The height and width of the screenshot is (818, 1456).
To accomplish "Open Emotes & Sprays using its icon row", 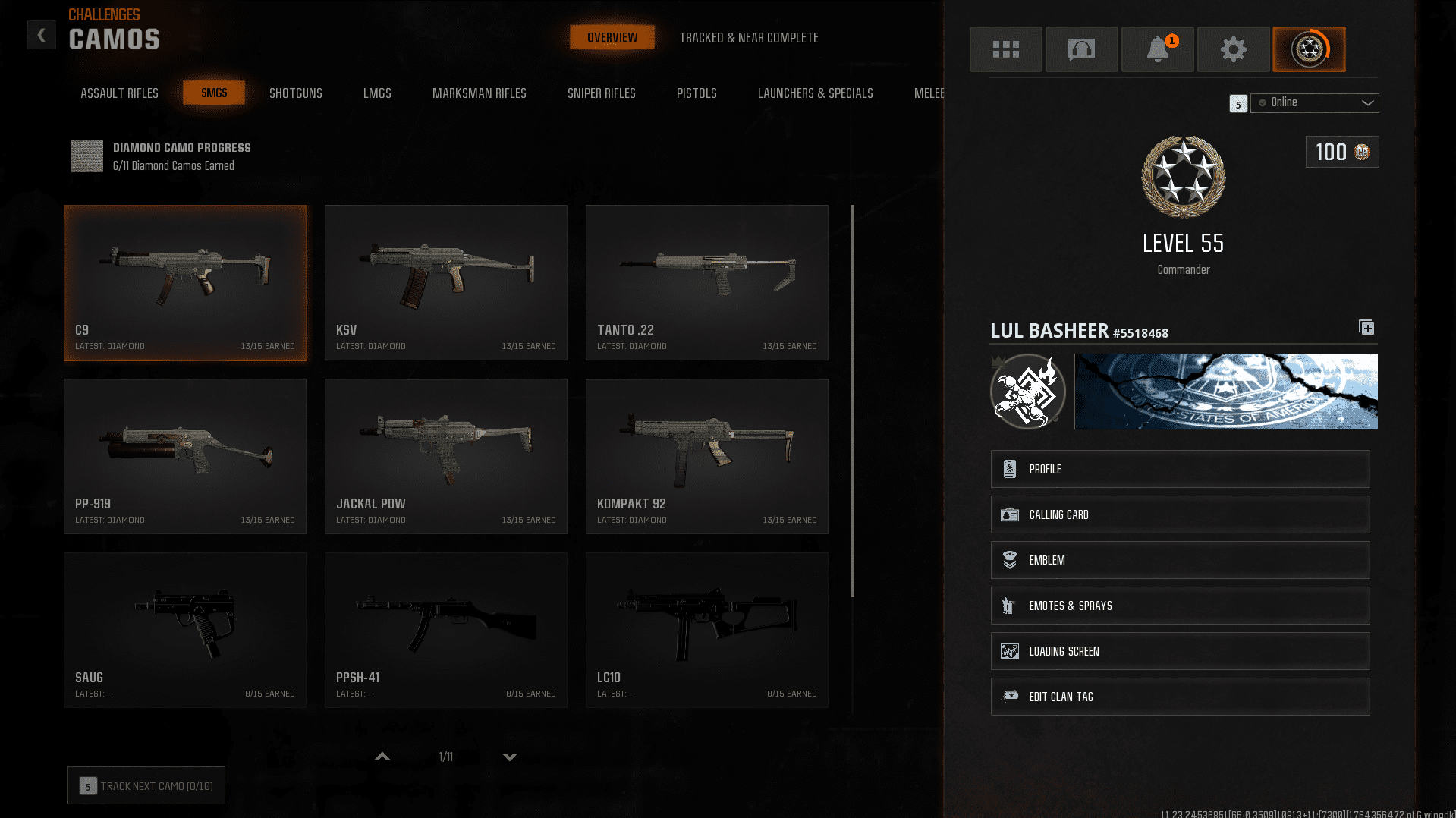I will tap(1179, 605).
